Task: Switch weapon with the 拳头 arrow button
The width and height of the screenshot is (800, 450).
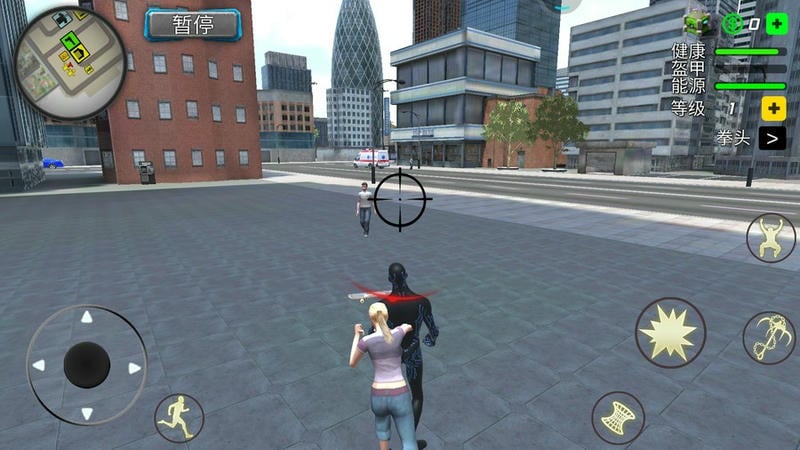Action: 771,138
